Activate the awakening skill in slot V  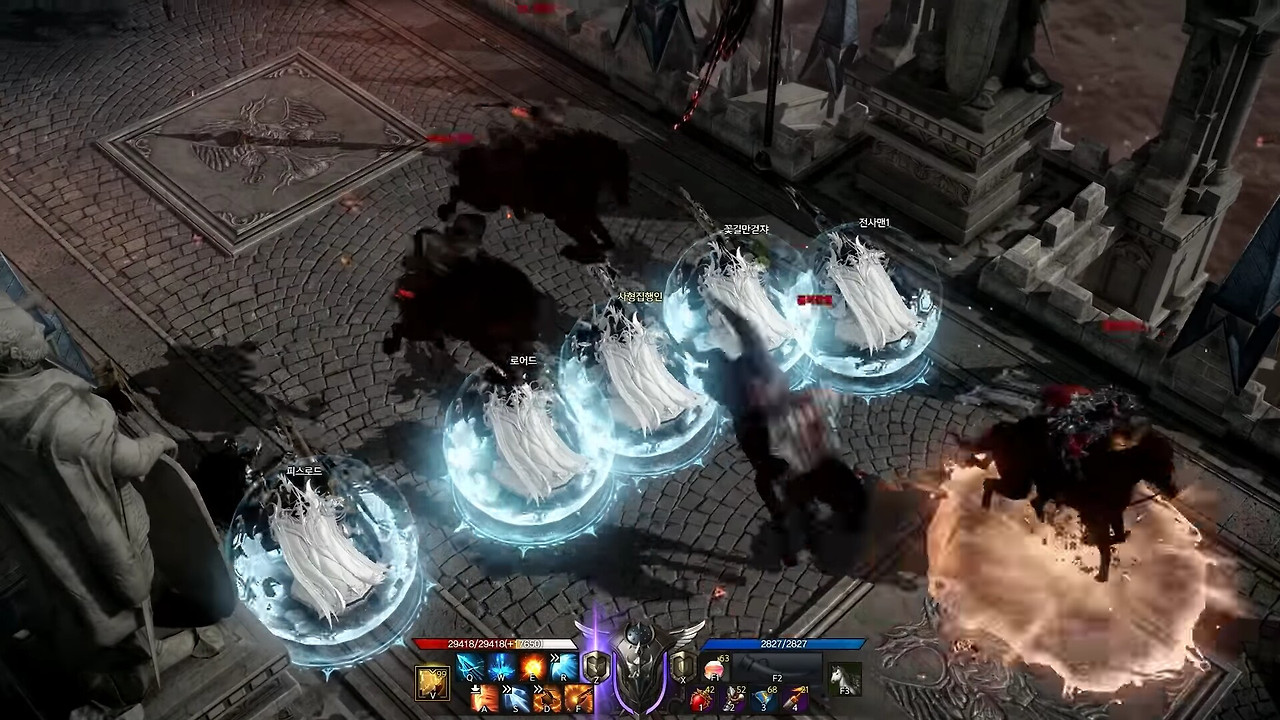[432, 682]
